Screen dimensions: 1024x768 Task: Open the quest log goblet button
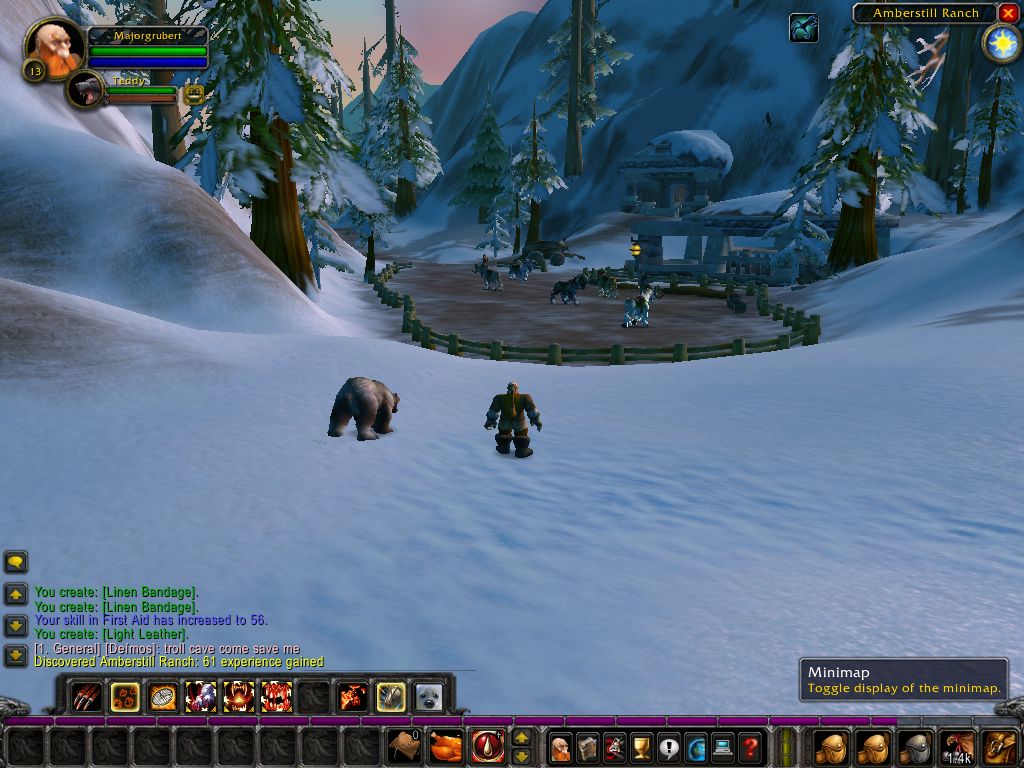[642, 747]
